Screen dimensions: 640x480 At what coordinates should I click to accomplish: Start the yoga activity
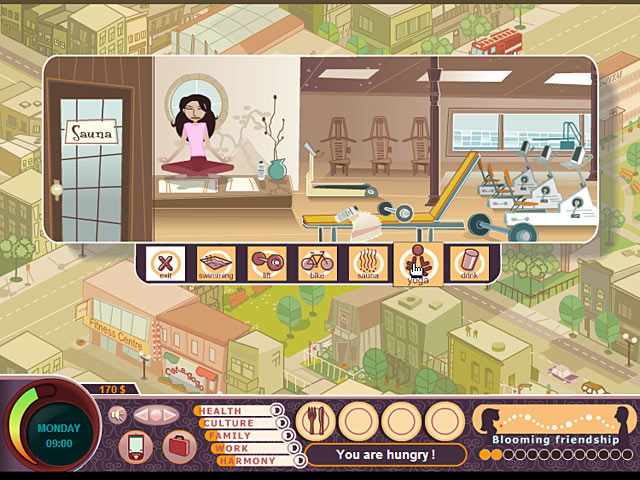(418, 265)
